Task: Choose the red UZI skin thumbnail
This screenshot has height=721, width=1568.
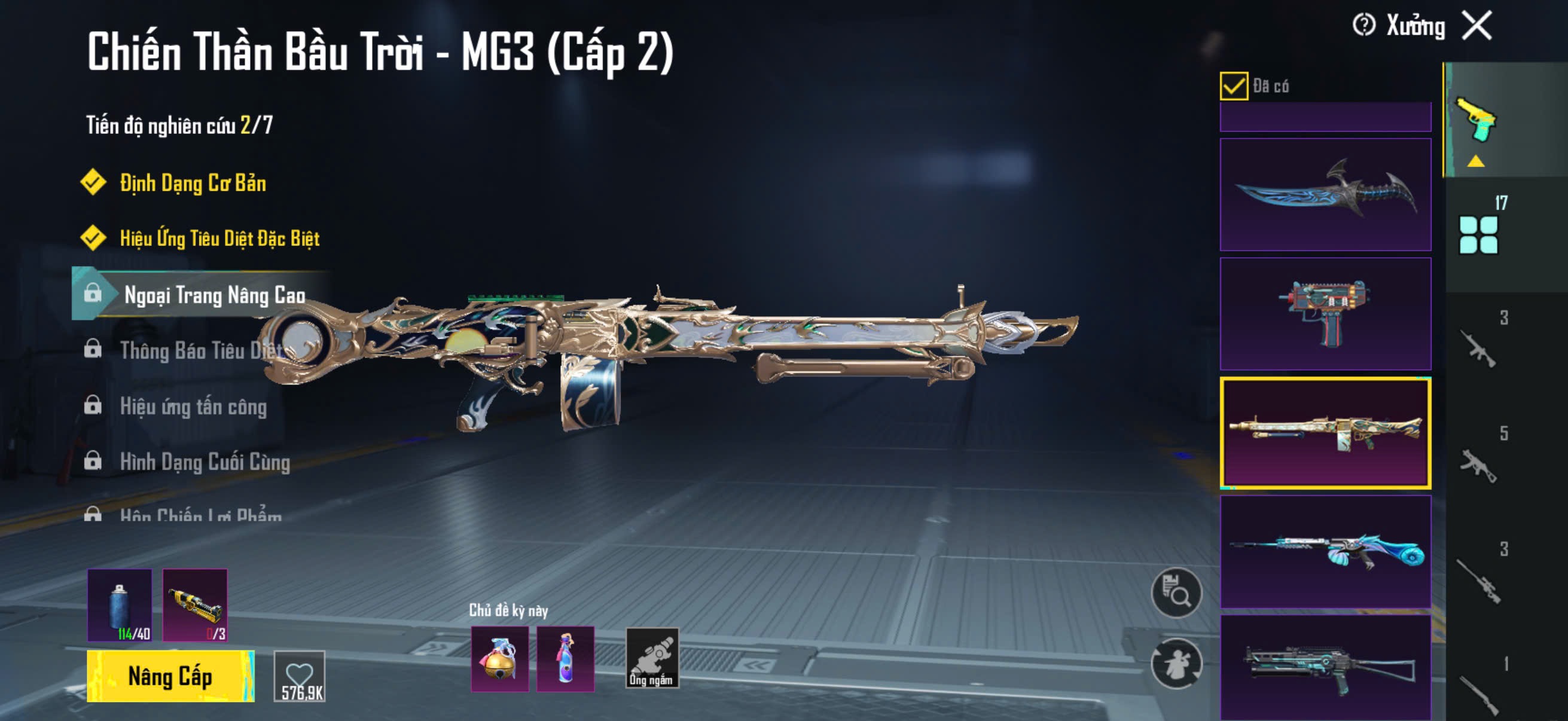Action: click(1325, 313)
